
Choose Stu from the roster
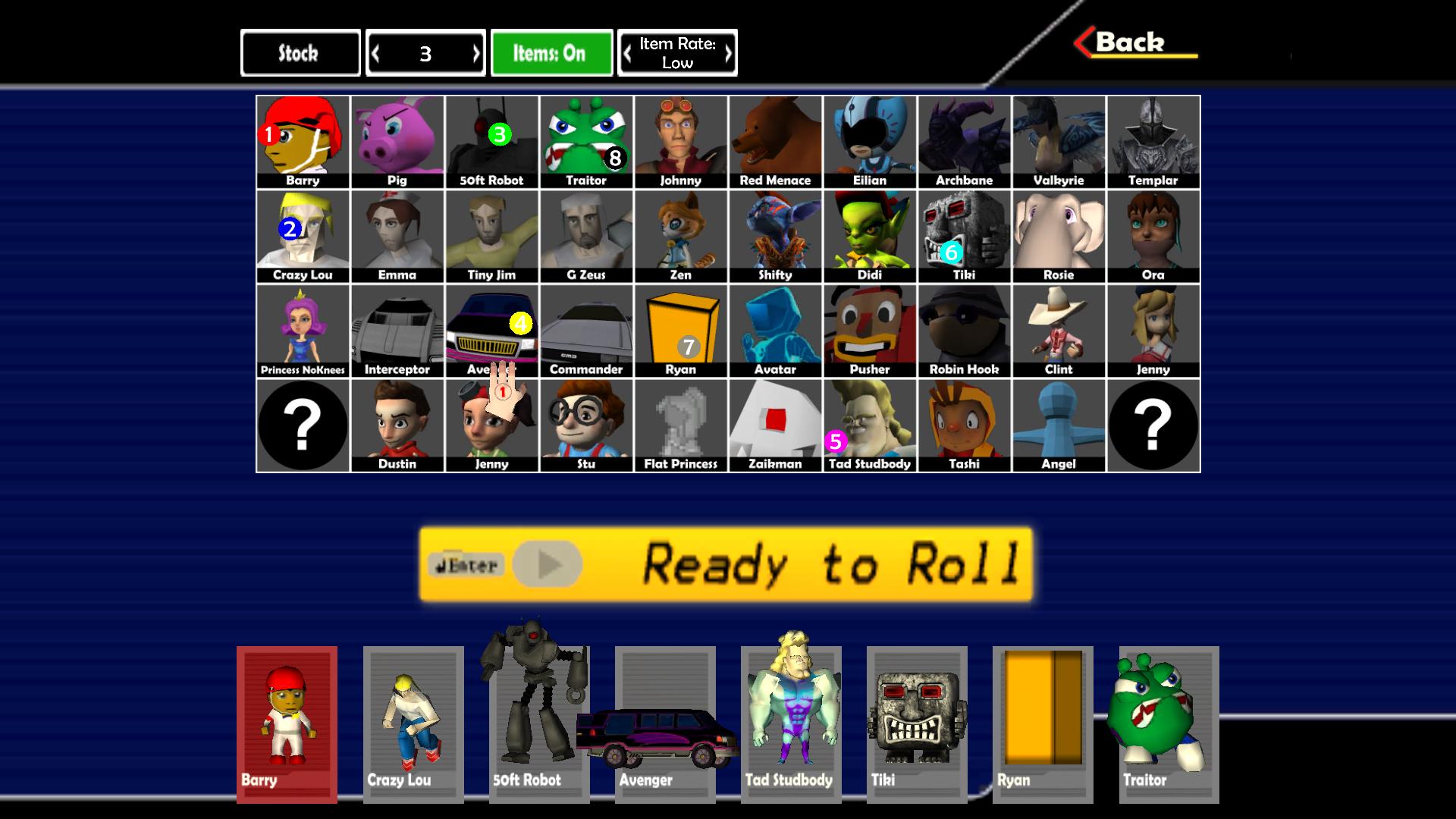point(586,425)
